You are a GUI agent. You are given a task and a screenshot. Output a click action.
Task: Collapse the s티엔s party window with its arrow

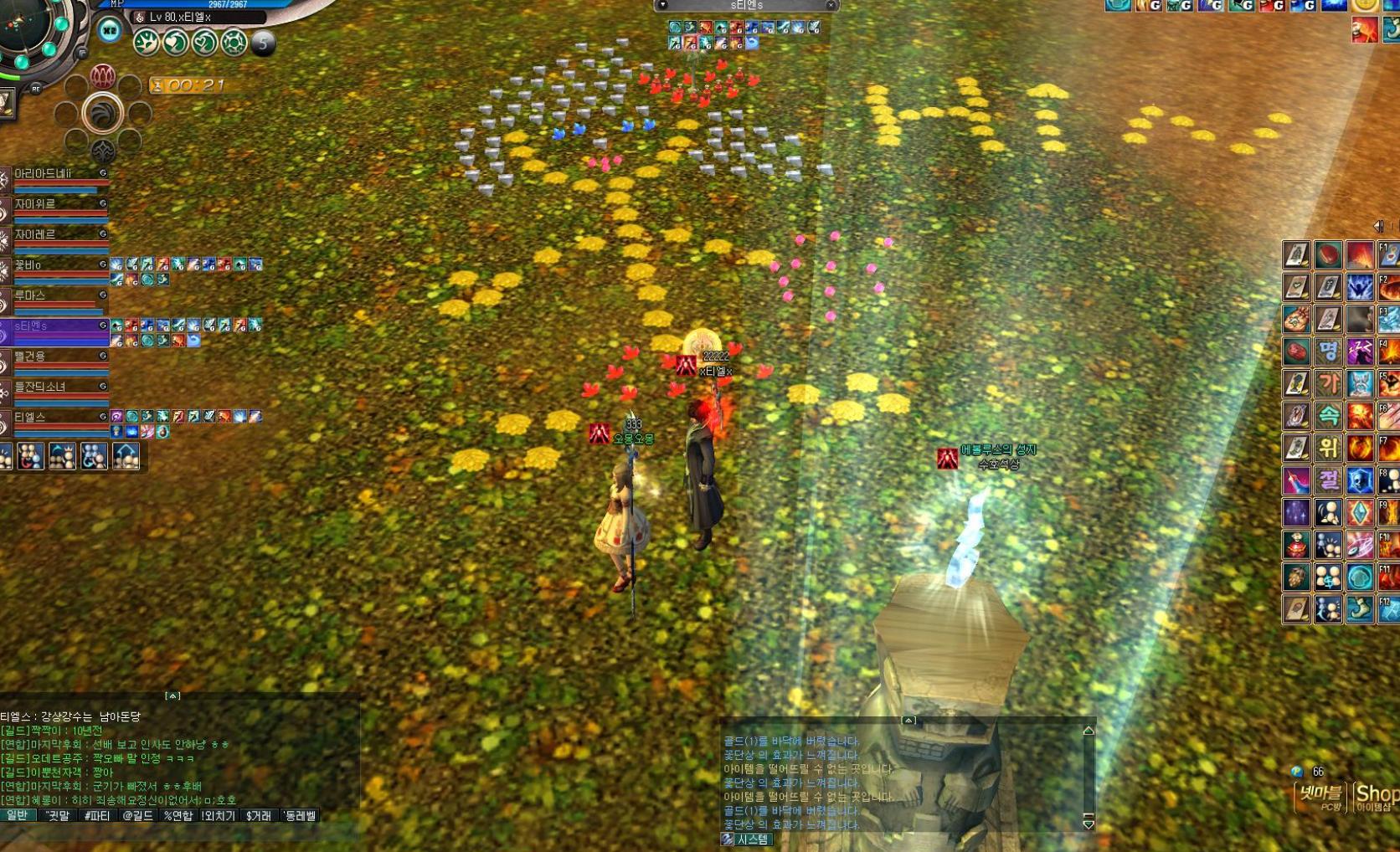click(661, 4)
